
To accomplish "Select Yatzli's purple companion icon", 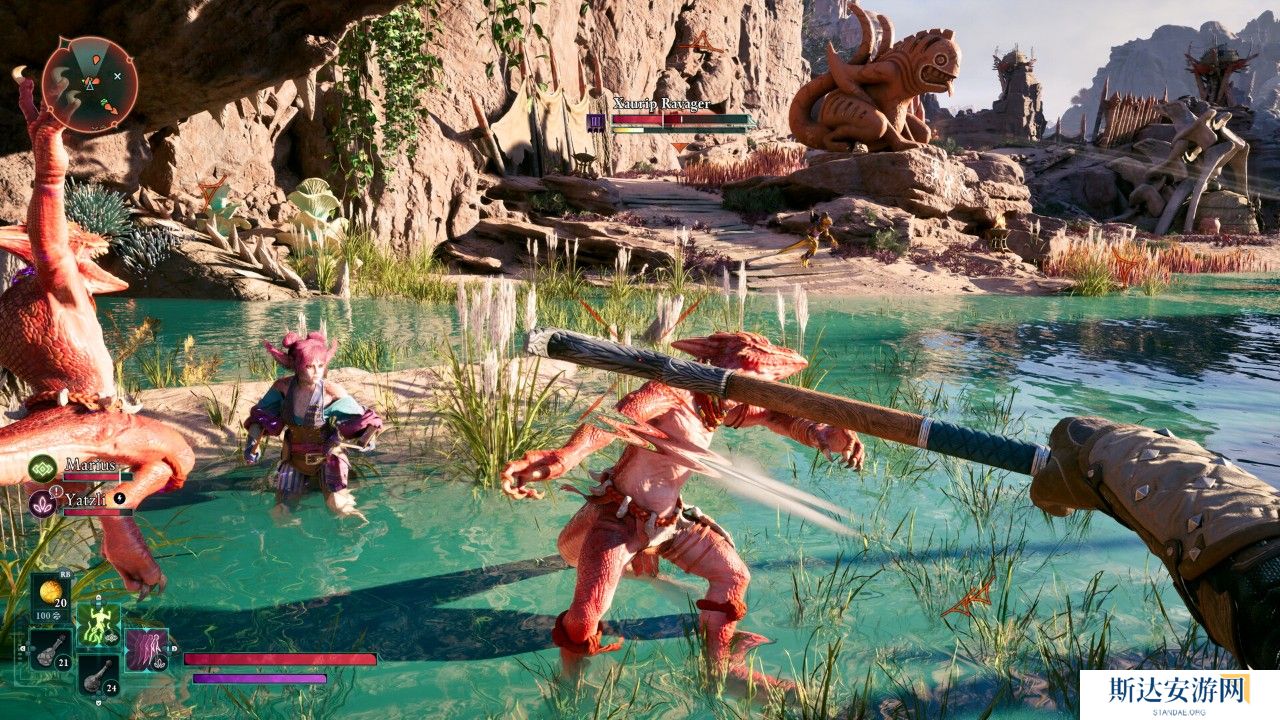I will pyautogui.click(x=42, y=502).
